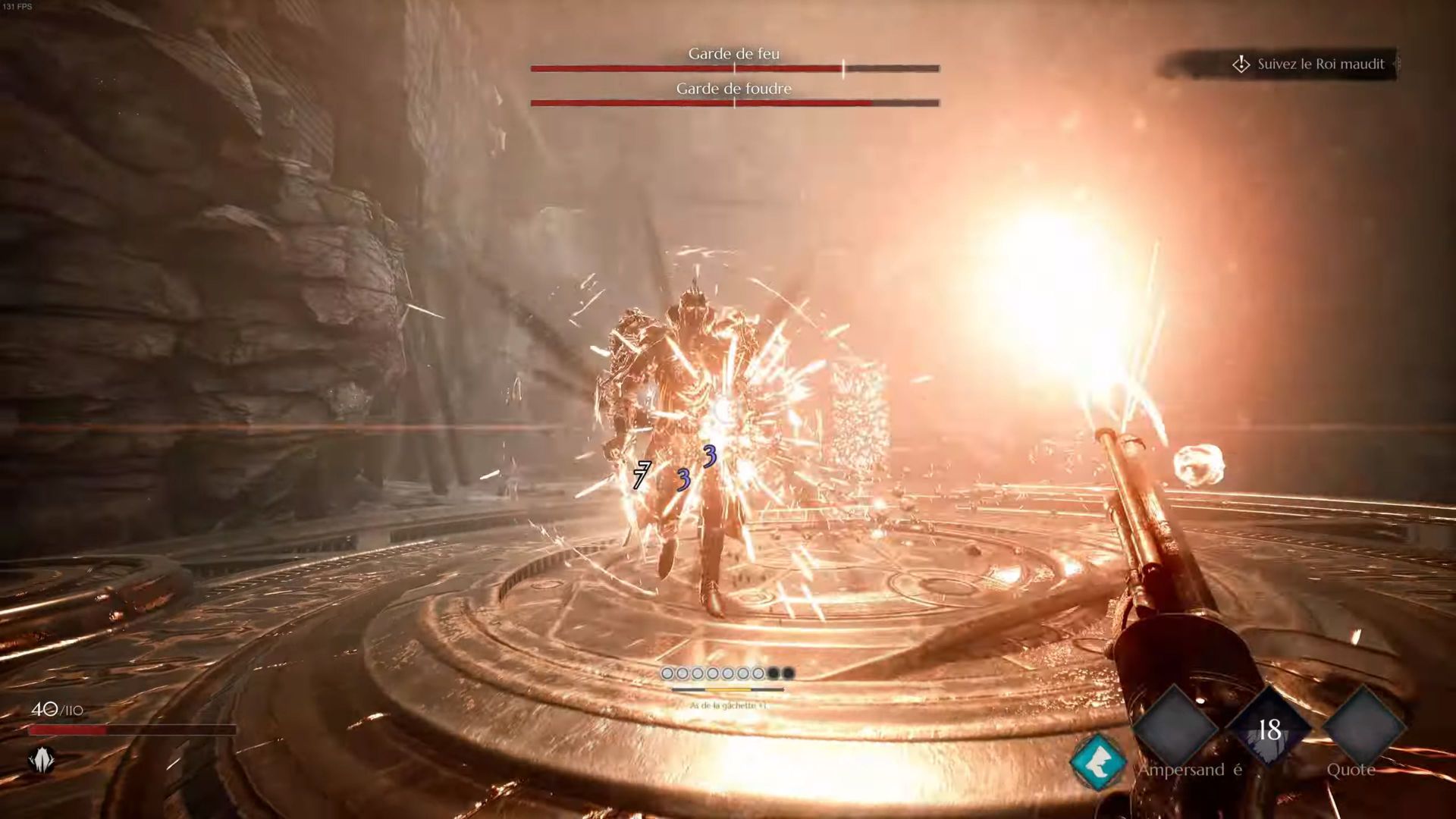
Task: Choose the ability slot labeled Ampersand
Action: pos(1175,727)
